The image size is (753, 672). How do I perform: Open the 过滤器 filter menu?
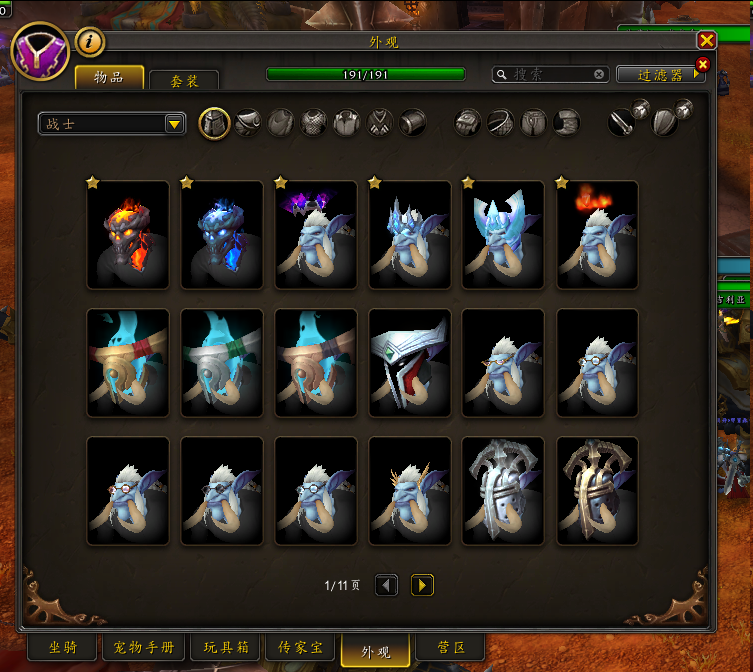[x=660, y=75]
